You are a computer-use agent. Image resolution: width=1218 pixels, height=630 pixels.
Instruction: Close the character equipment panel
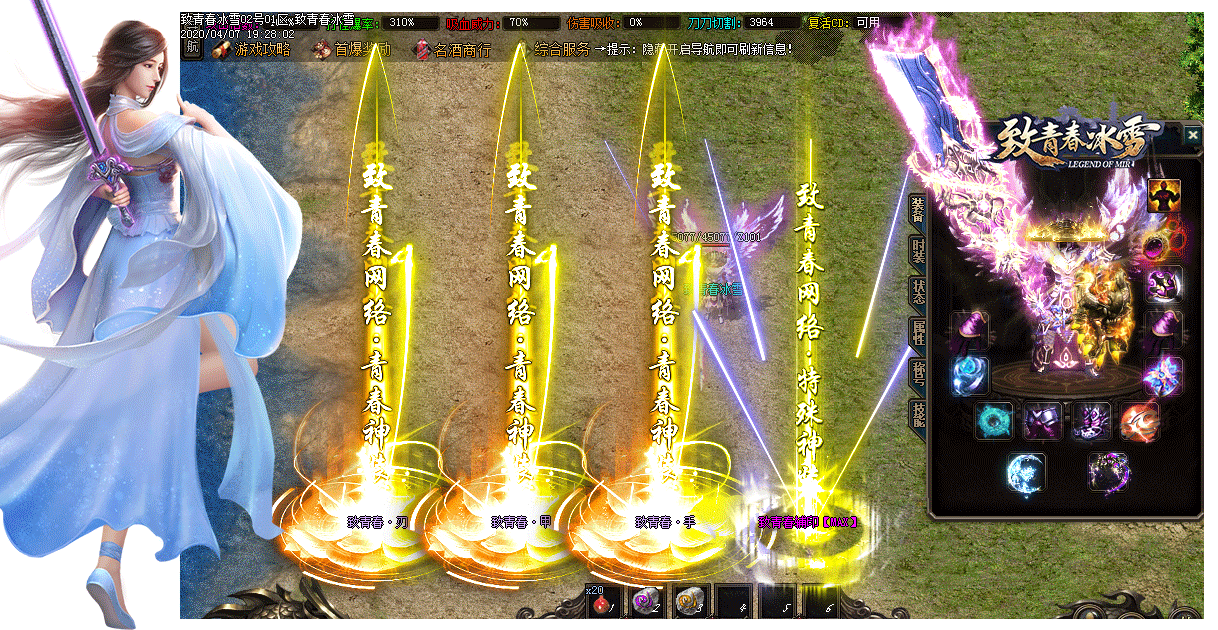click(x=1192, y=134)
